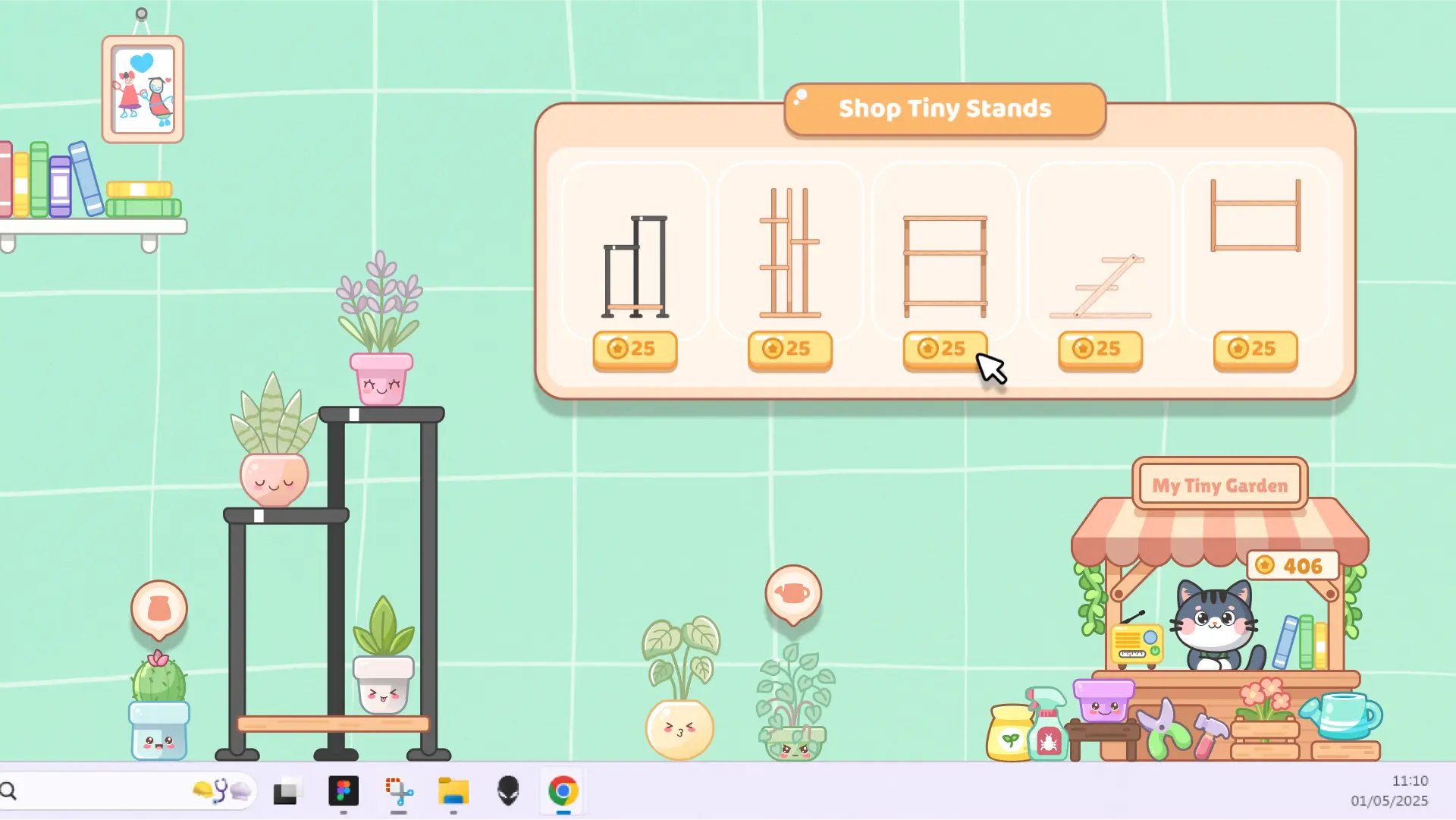This screenshot has height=820, width=1456.
Task: Buy the black two-tier stand for 25 coins
Action: point(635,349)
